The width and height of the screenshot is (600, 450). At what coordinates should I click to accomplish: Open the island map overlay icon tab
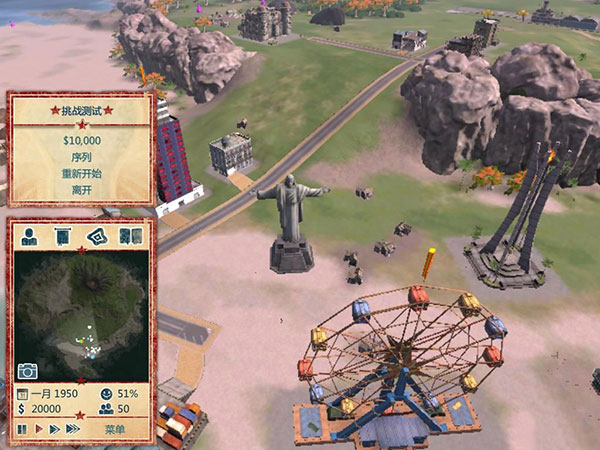[x=95, y=237]
